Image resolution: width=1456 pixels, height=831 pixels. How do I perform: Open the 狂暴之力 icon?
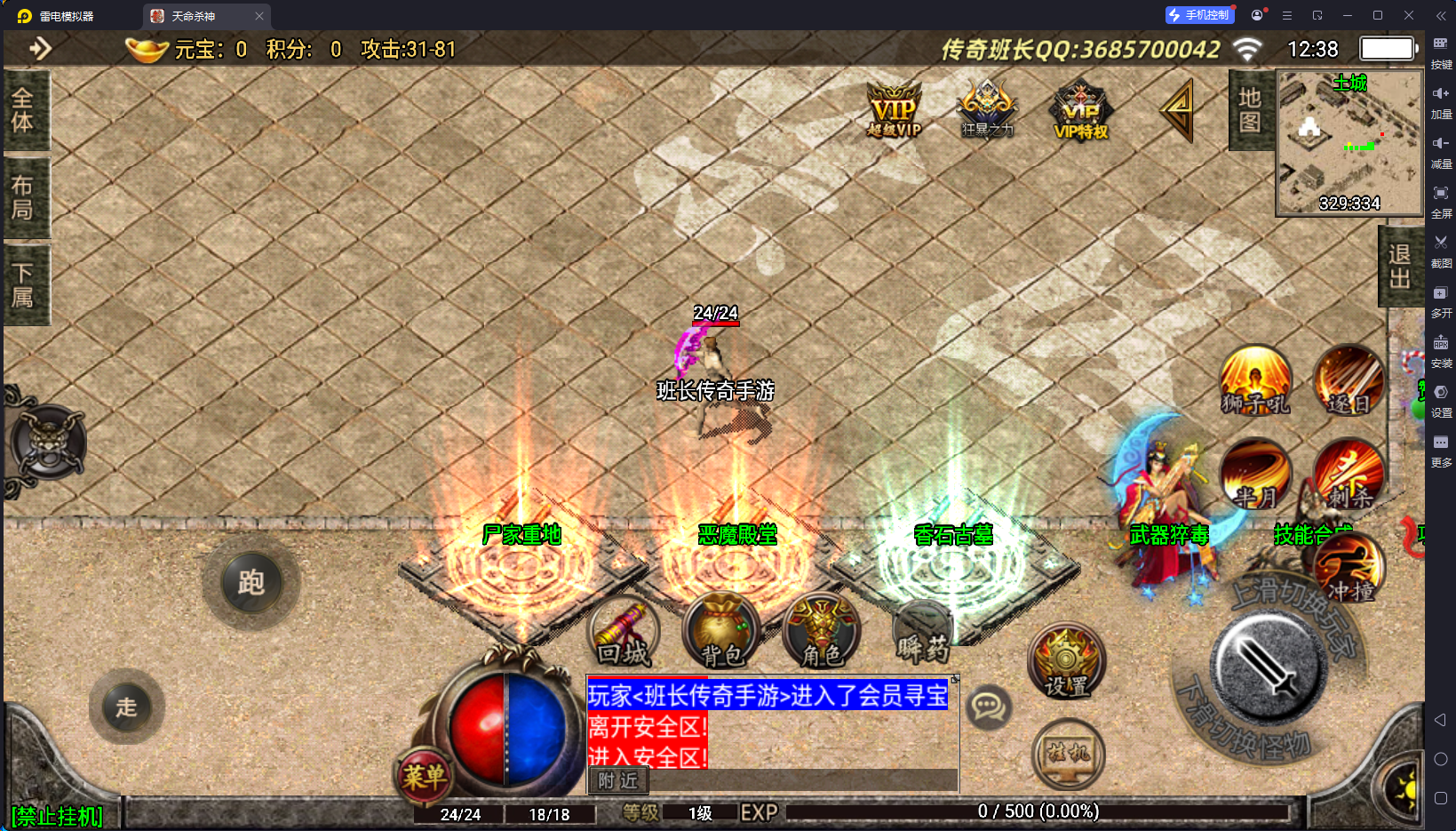point(987,110)
